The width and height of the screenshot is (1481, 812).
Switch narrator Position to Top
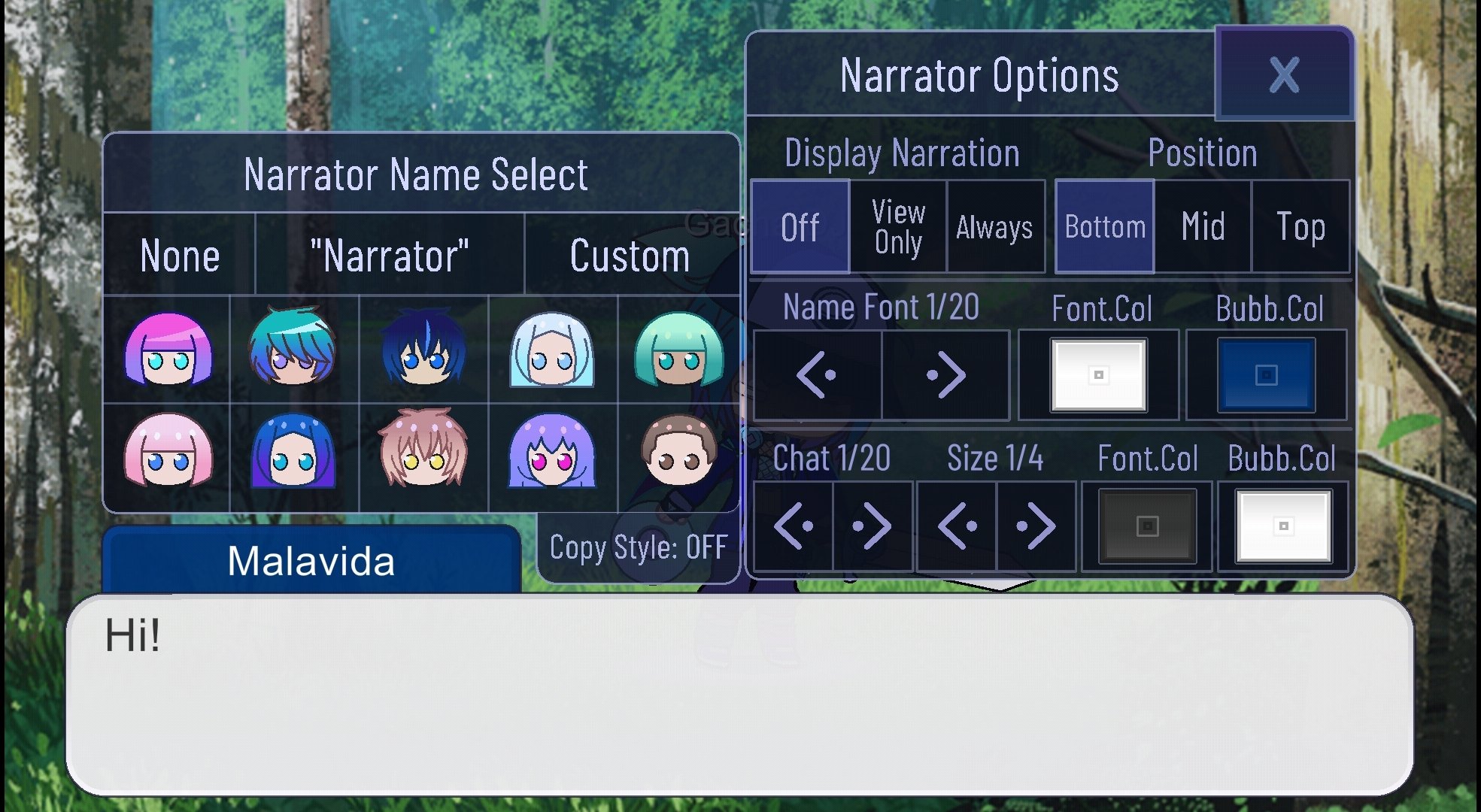pos(1301,226)
